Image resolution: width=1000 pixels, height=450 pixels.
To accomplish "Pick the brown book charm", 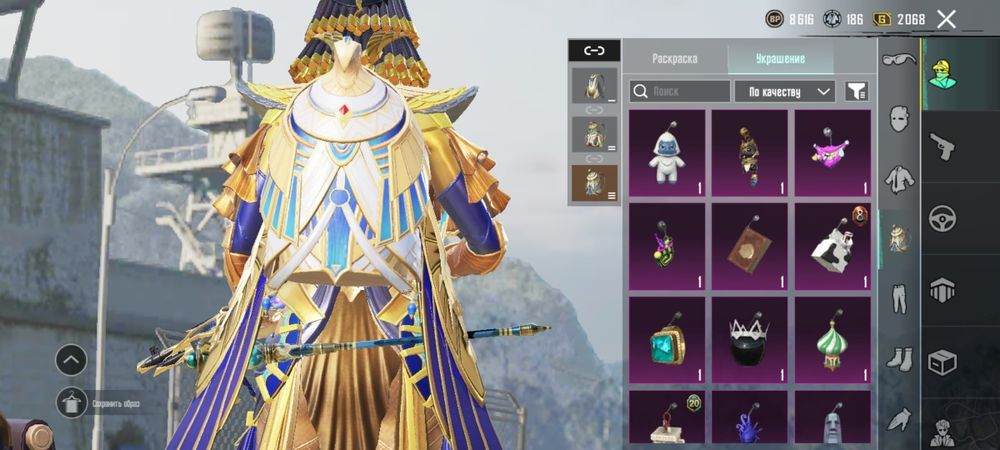I will point(750,246).
